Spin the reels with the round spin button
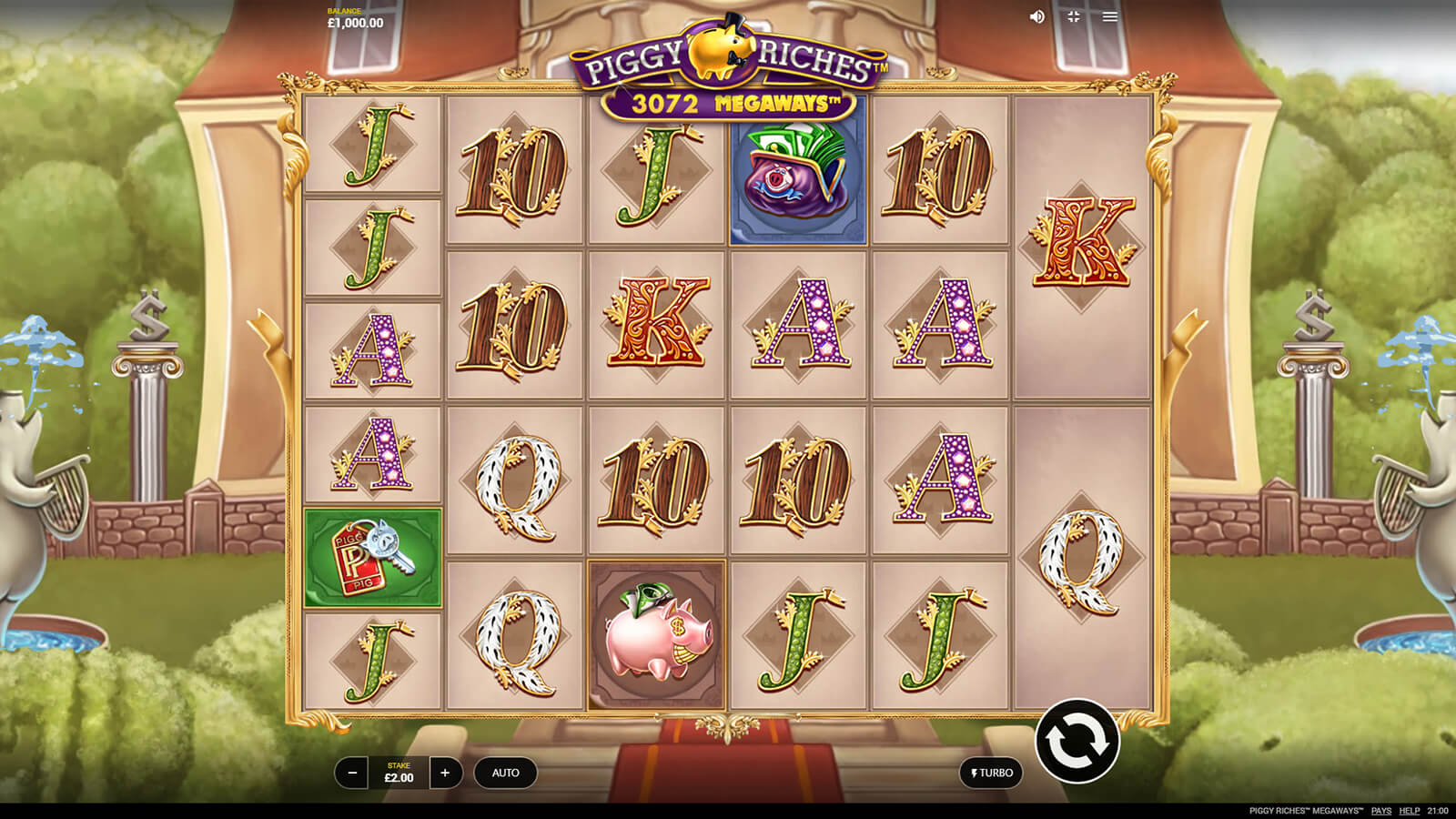This screenshot has width=1456, height=819. (x=1077, y=742)
